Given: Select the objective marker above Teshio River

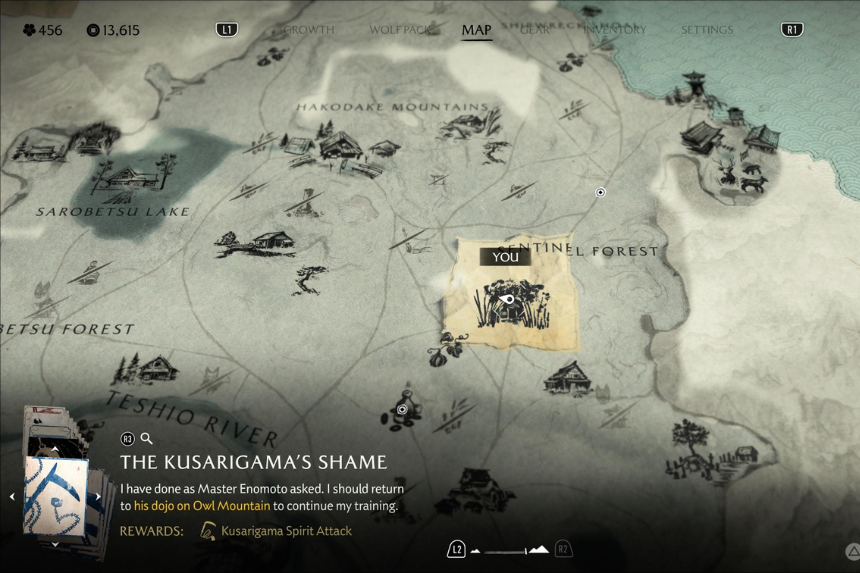Looking at the screenshot, I should coord(402,409).
